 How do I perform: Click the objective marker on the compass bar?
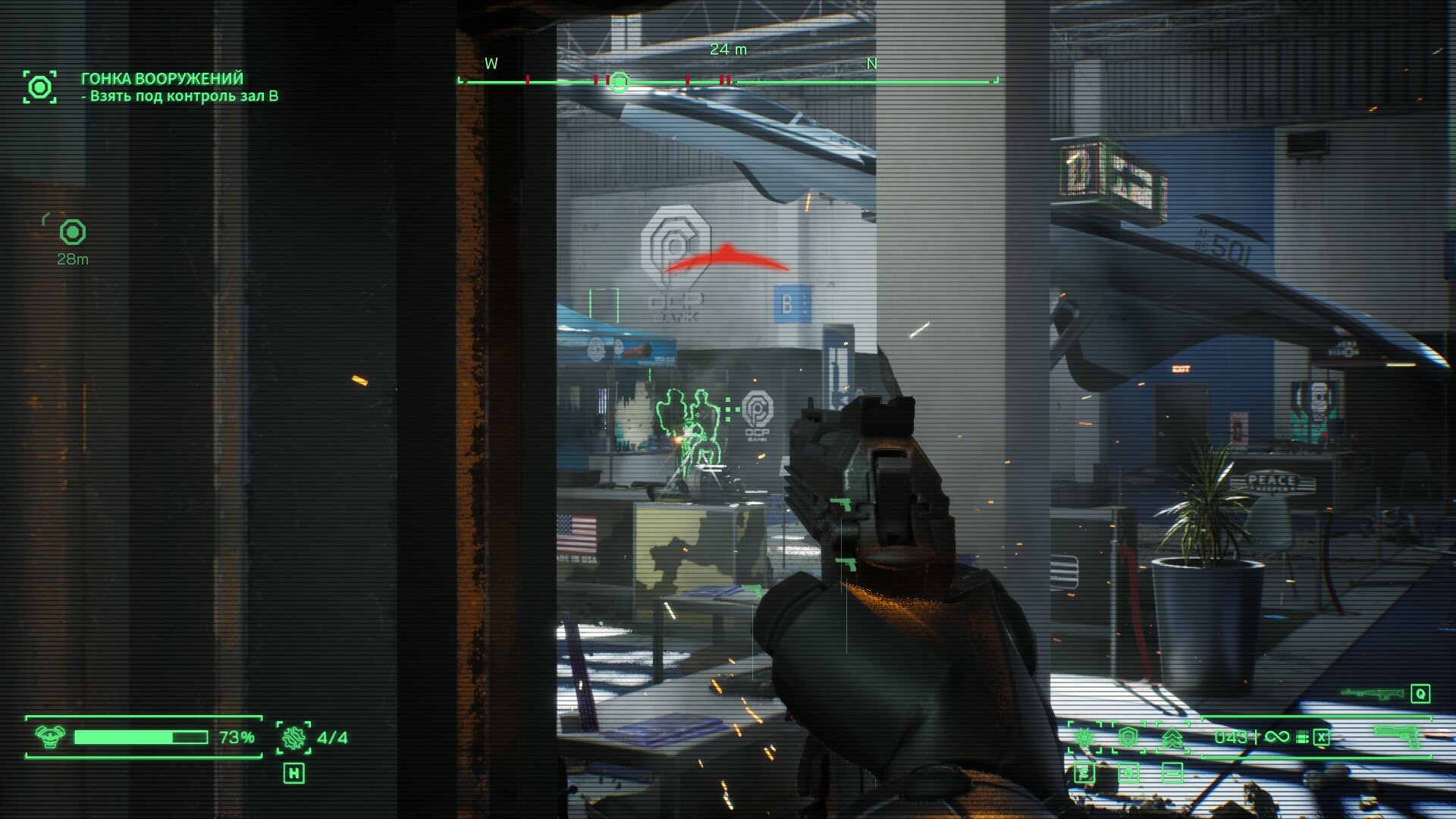[620, 81]
